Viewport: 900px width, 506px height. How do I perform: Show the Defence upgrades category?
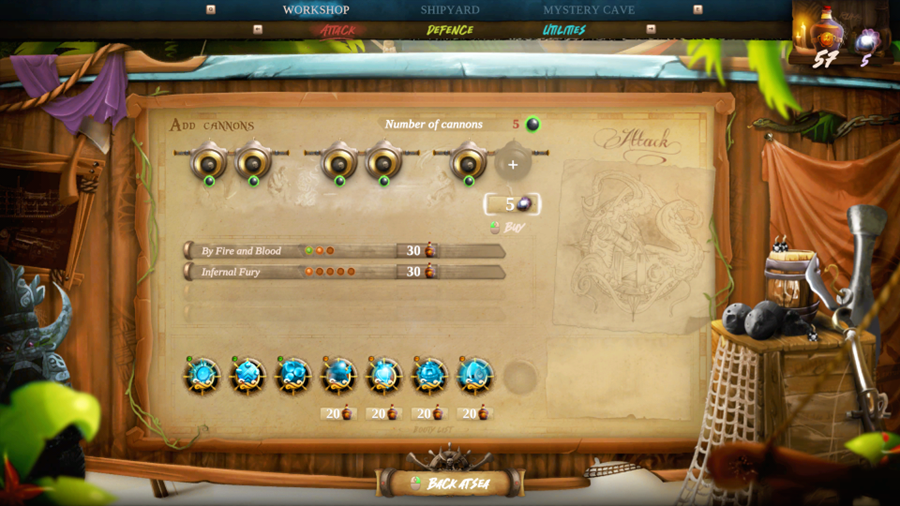click(450, 30)
